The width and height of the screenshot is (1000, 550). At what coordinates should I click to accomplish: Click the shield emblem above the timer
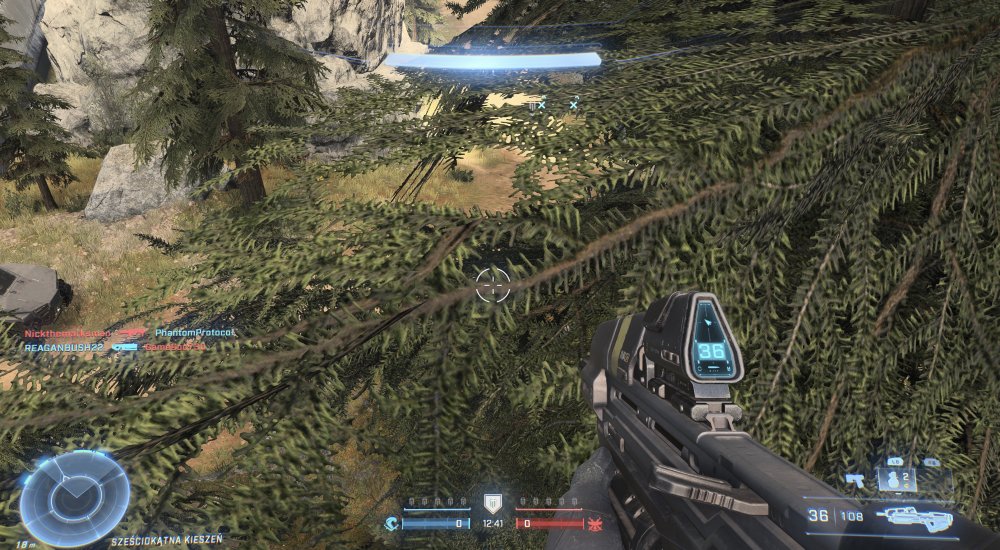click(x=491, y=502)
